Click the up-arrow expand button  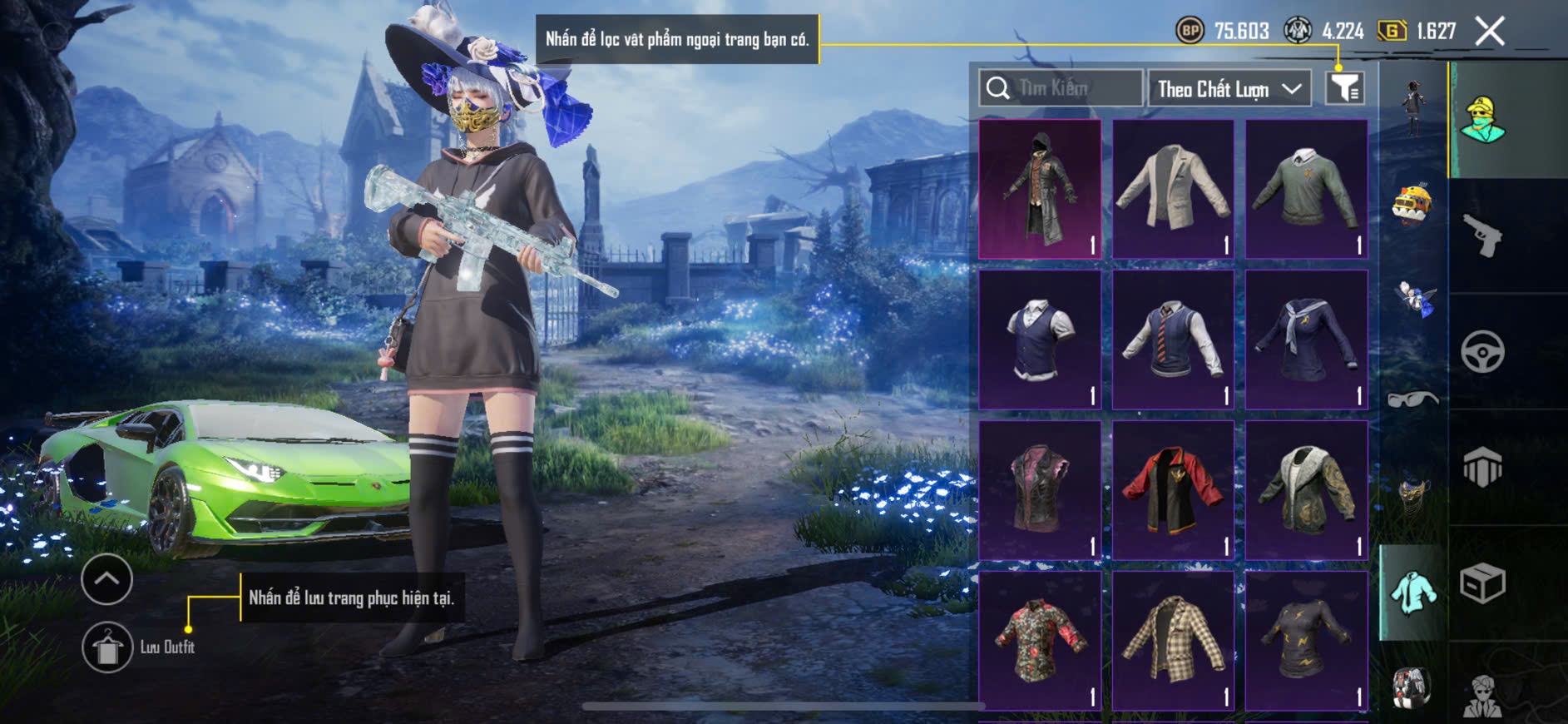pyautogui.click(x=107, y=578)
